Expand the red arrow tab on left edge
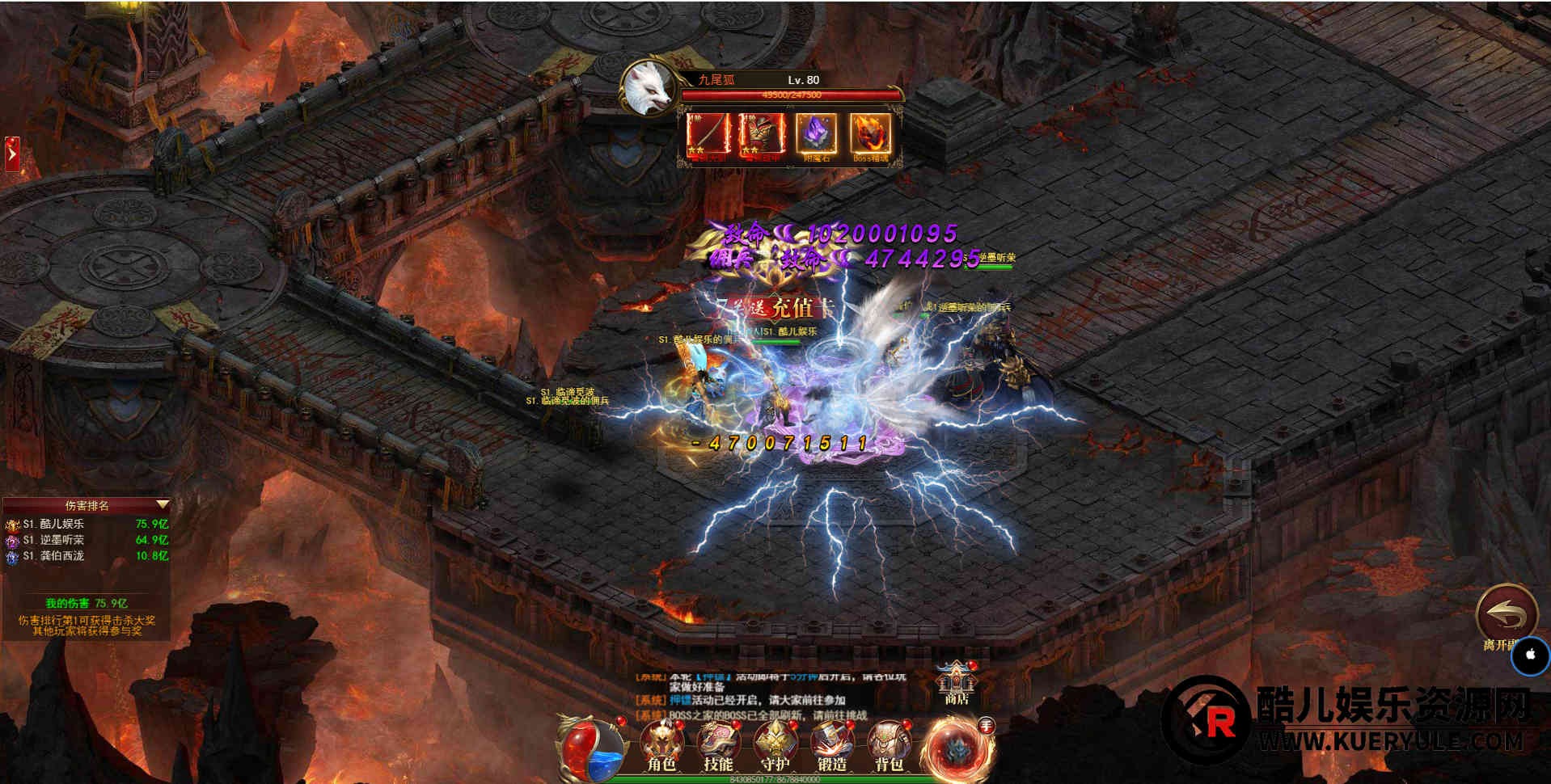This screenshot has height=784, width=1551. click(12, 154)
